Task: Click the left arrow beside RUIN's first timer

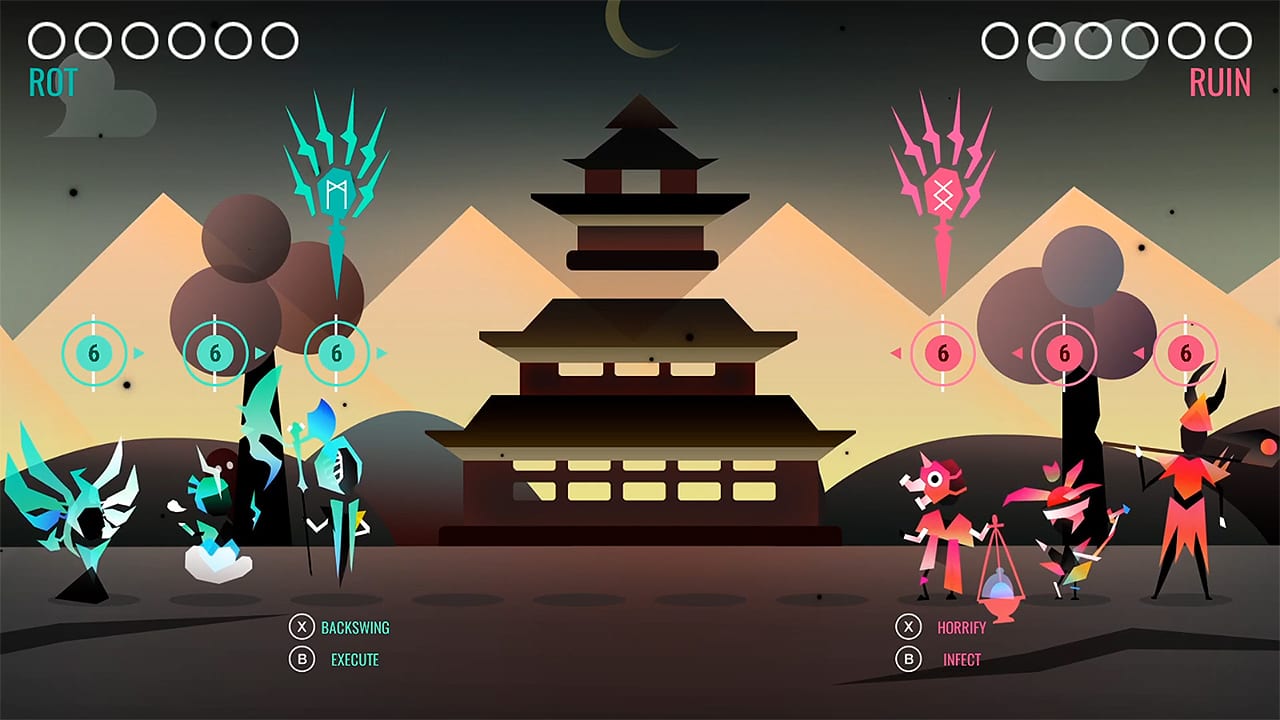Action: pos(898,352)
